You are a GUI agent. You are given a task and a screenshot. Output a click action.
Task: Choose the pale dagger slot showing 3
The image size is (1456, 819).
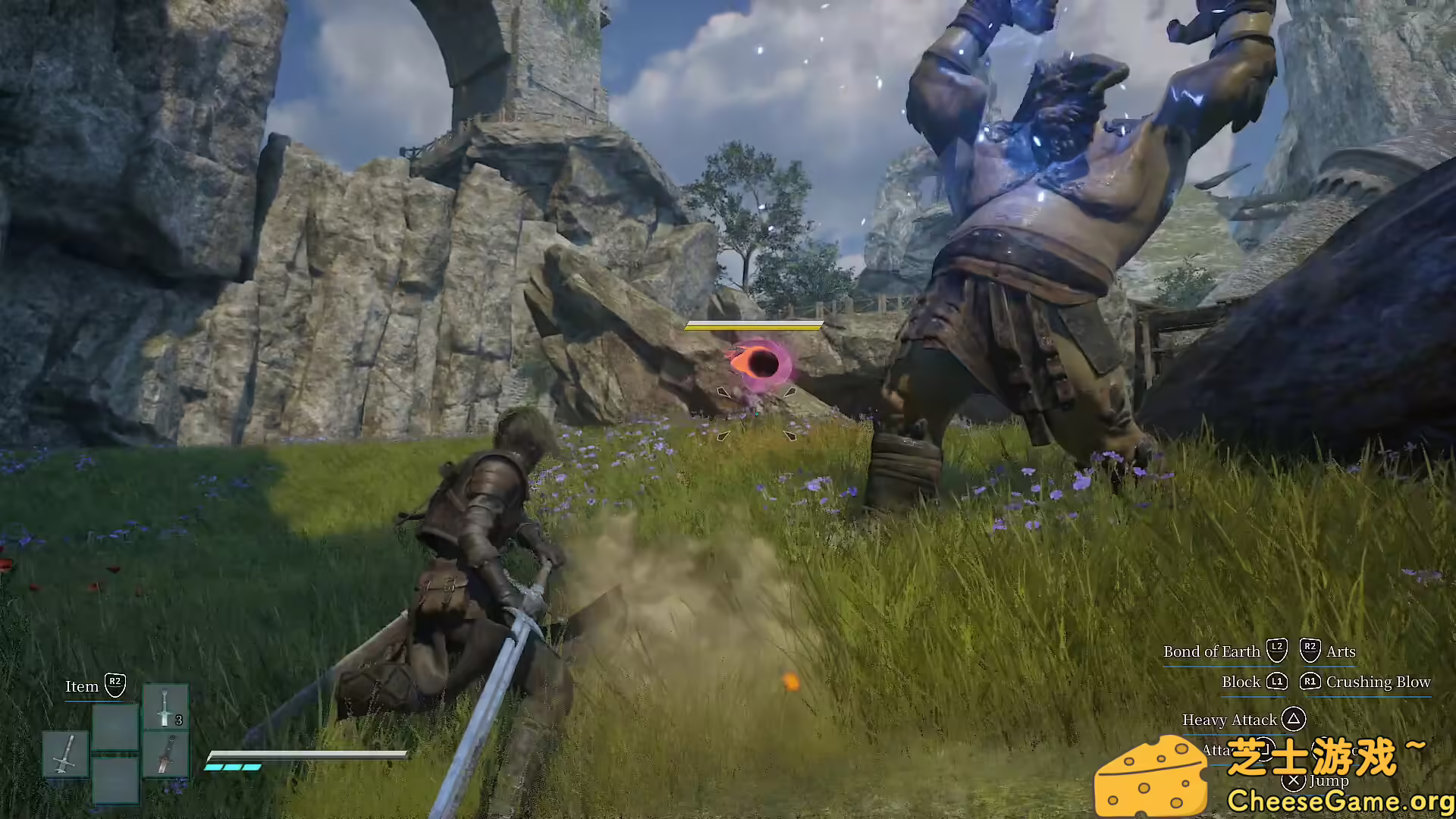pos(165,707)
